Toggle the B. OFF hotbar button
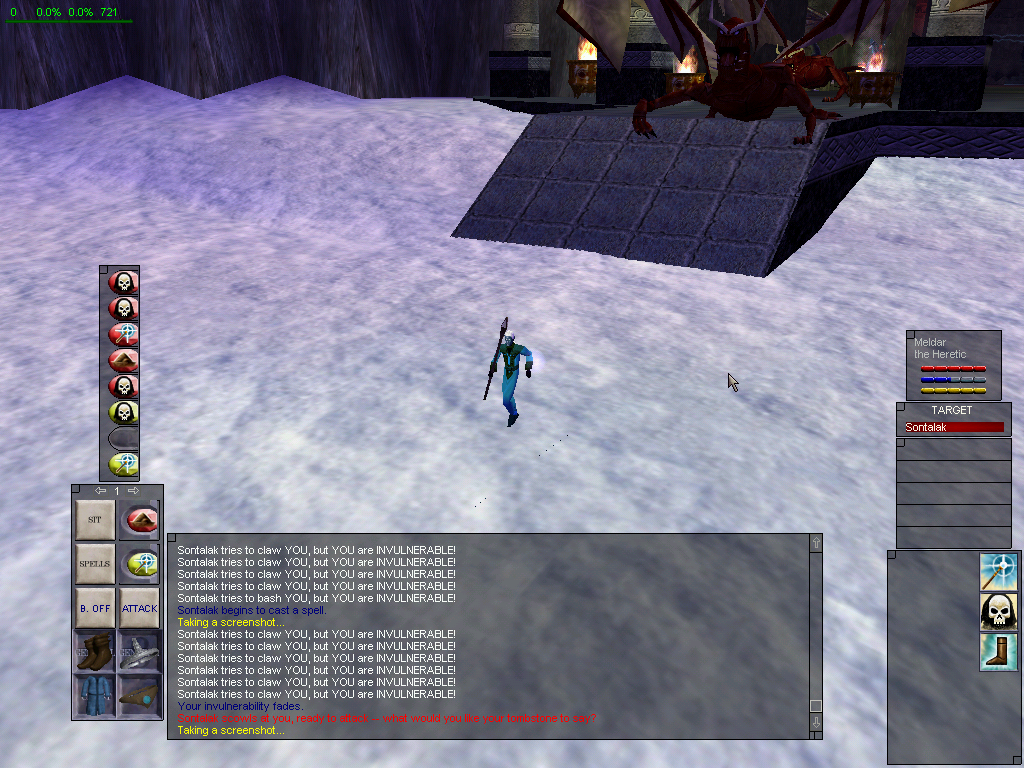The image size is (1024, 768). tap(95, 607)
